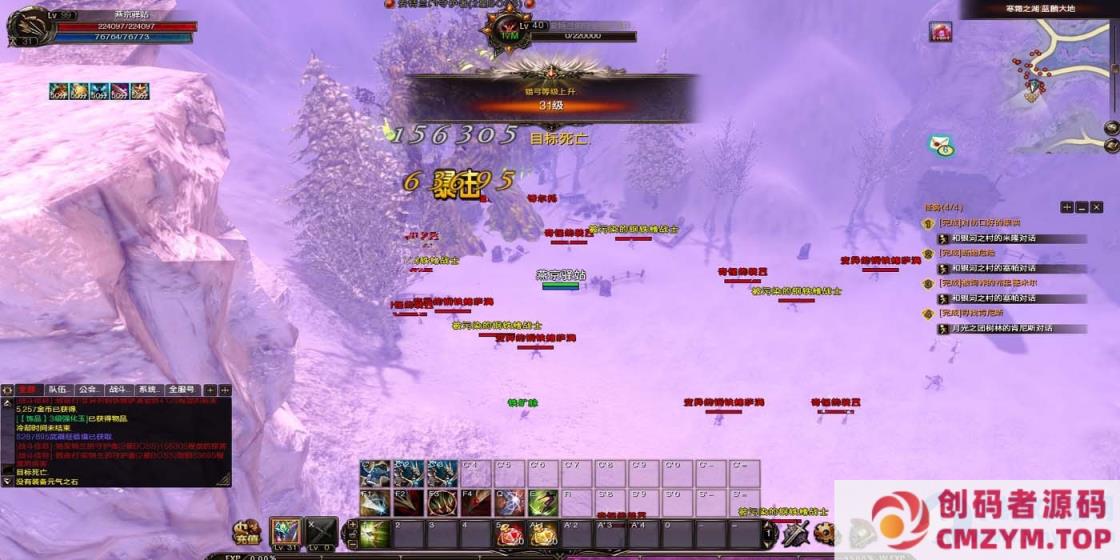Switch to the 队伍 chat tab
The height and width of the screenshot is (560, 1120).
pyautogui.click(x=58, y=390)
